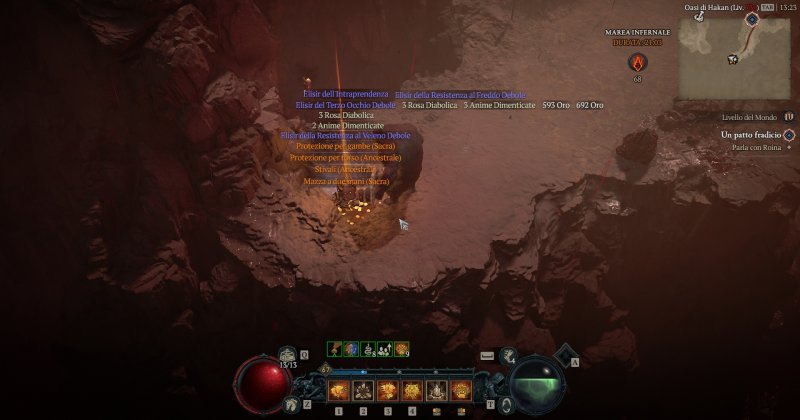The height and width of the screenshot is (420, 800).
Task: Use the healing potion icon showing 13/13
Action: [288, 355]
